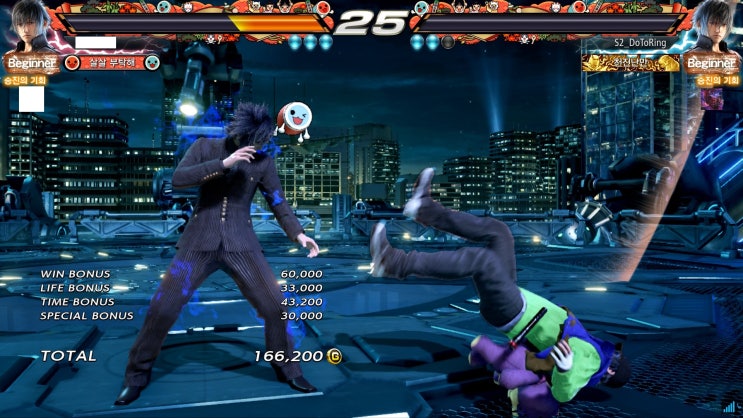The width and height of the screenshot is (743, 418).
Task: Select the right player's Beginner rank badge
Action: point(712,63)
